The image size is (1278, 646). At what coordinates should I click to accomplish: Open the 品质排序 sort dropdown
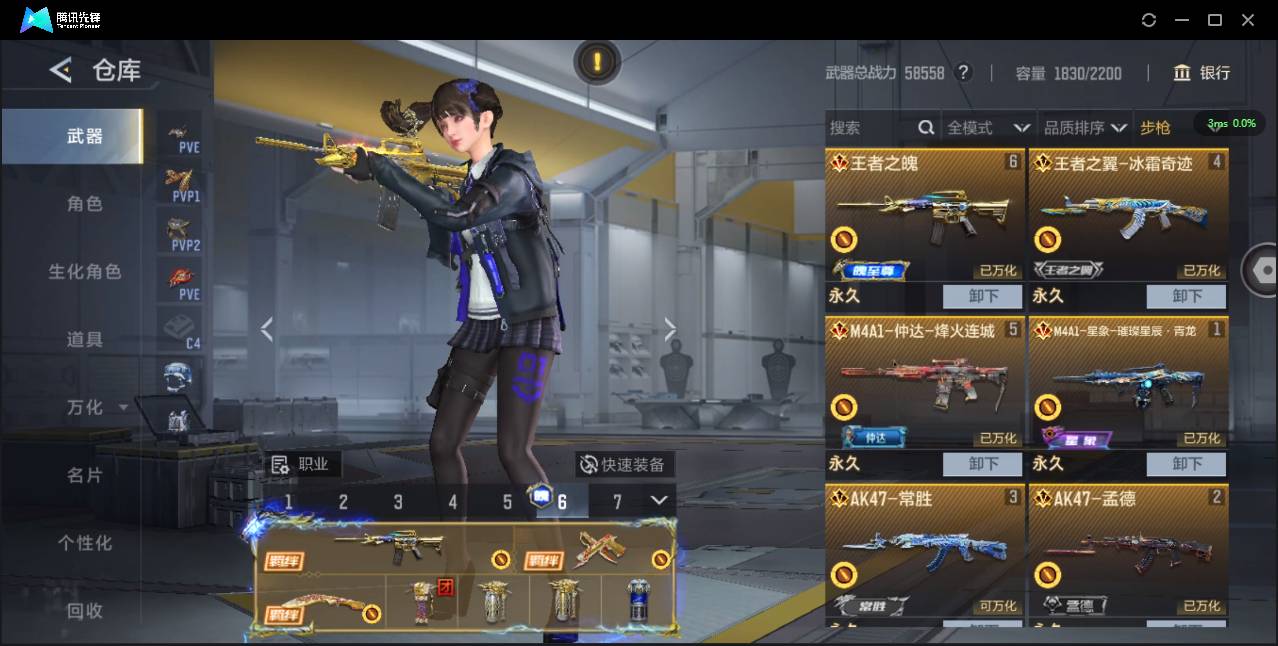[x=1085, y=127]
